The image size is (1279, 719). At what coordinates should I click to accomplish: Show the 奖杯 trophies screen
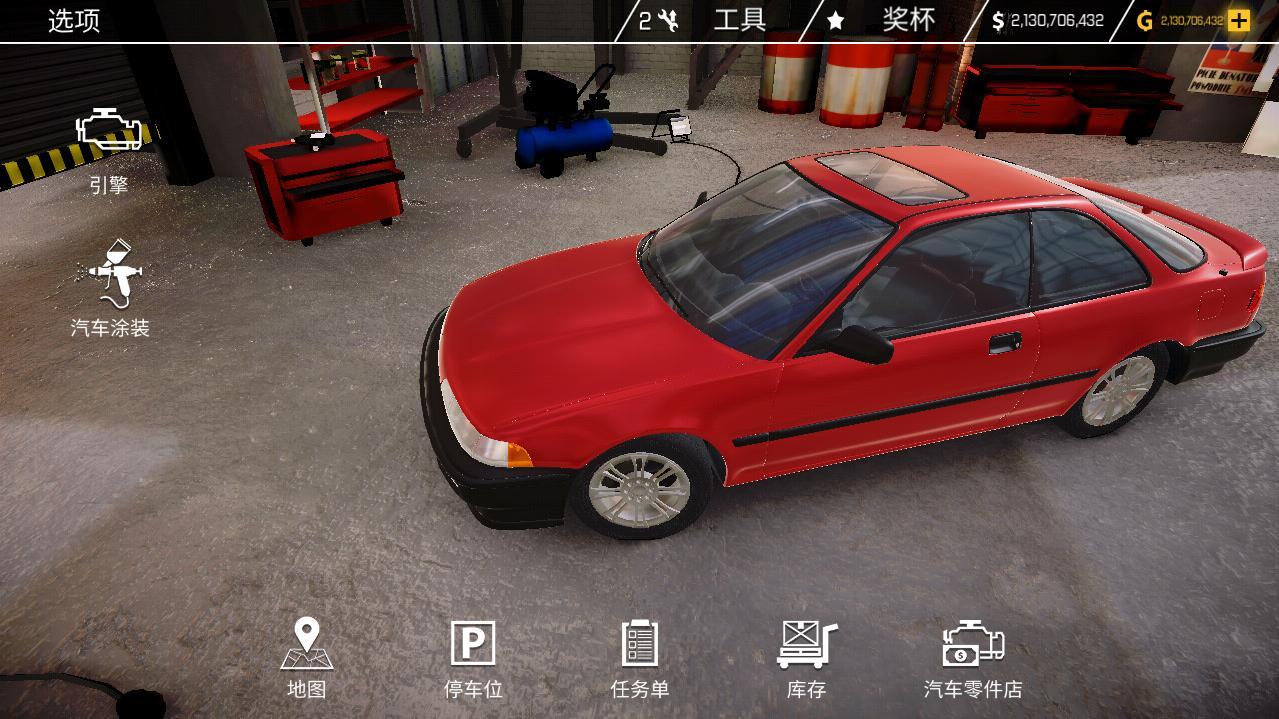pos(907,20)
